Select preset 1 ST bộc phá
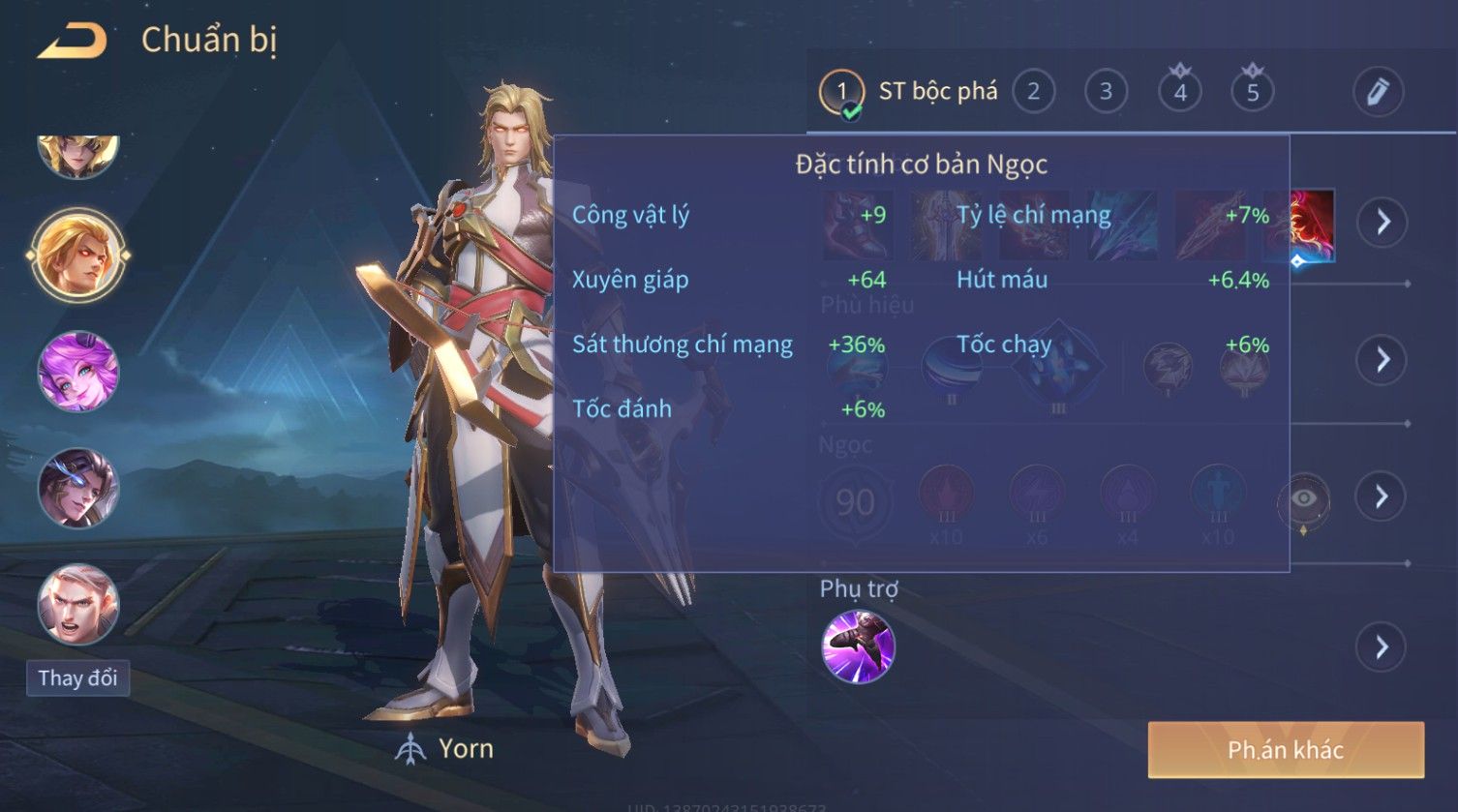 pyautogui.click(x=910, y=92)
